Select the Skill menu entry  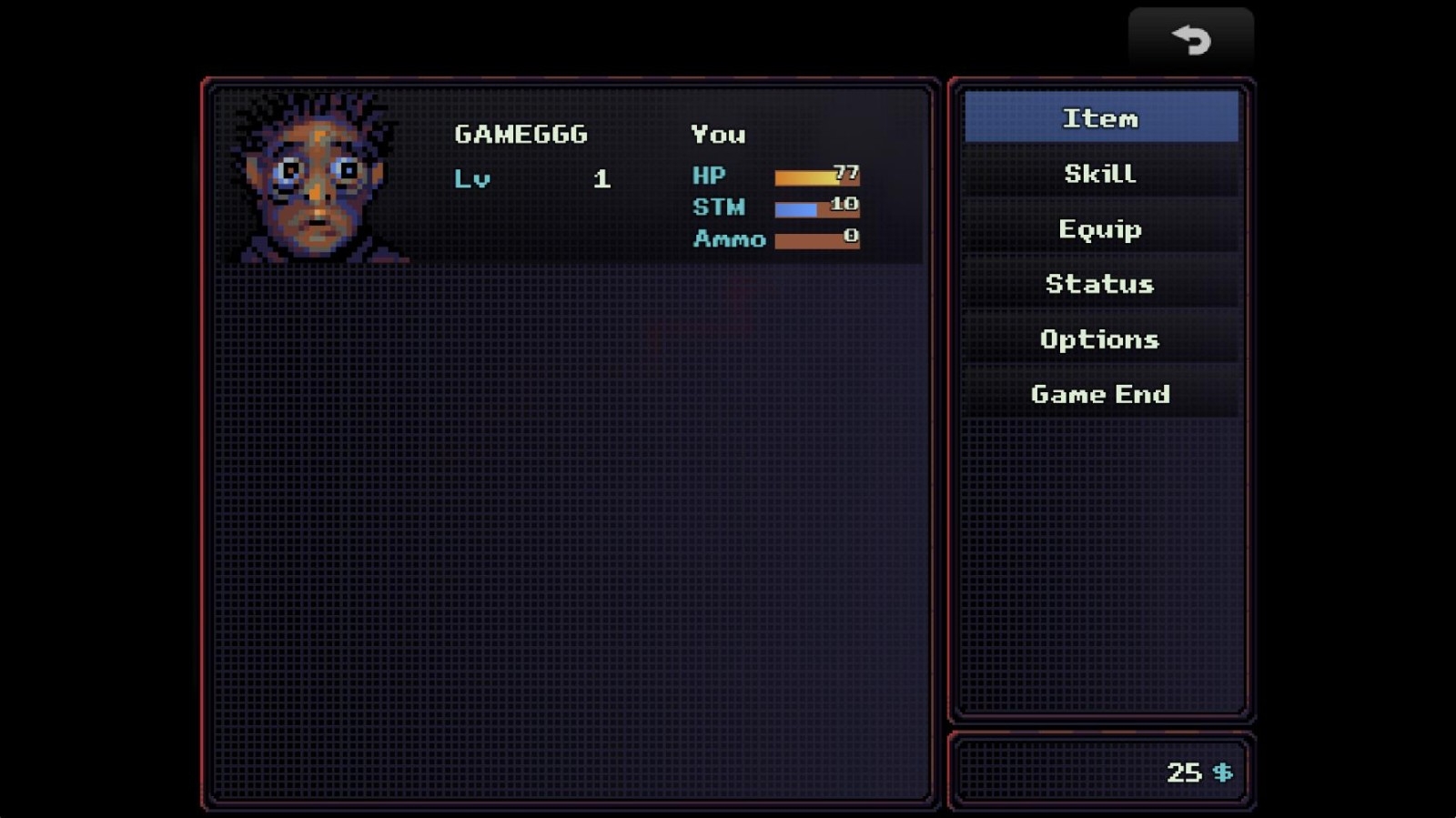pos(1100,174)
